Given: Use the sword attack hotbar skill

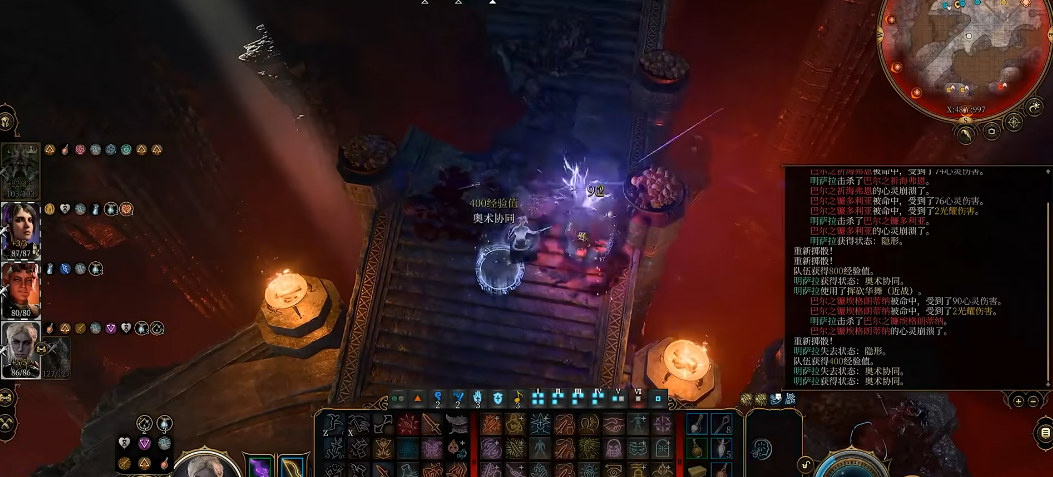Looking at the screenshot, I should 433,424.
